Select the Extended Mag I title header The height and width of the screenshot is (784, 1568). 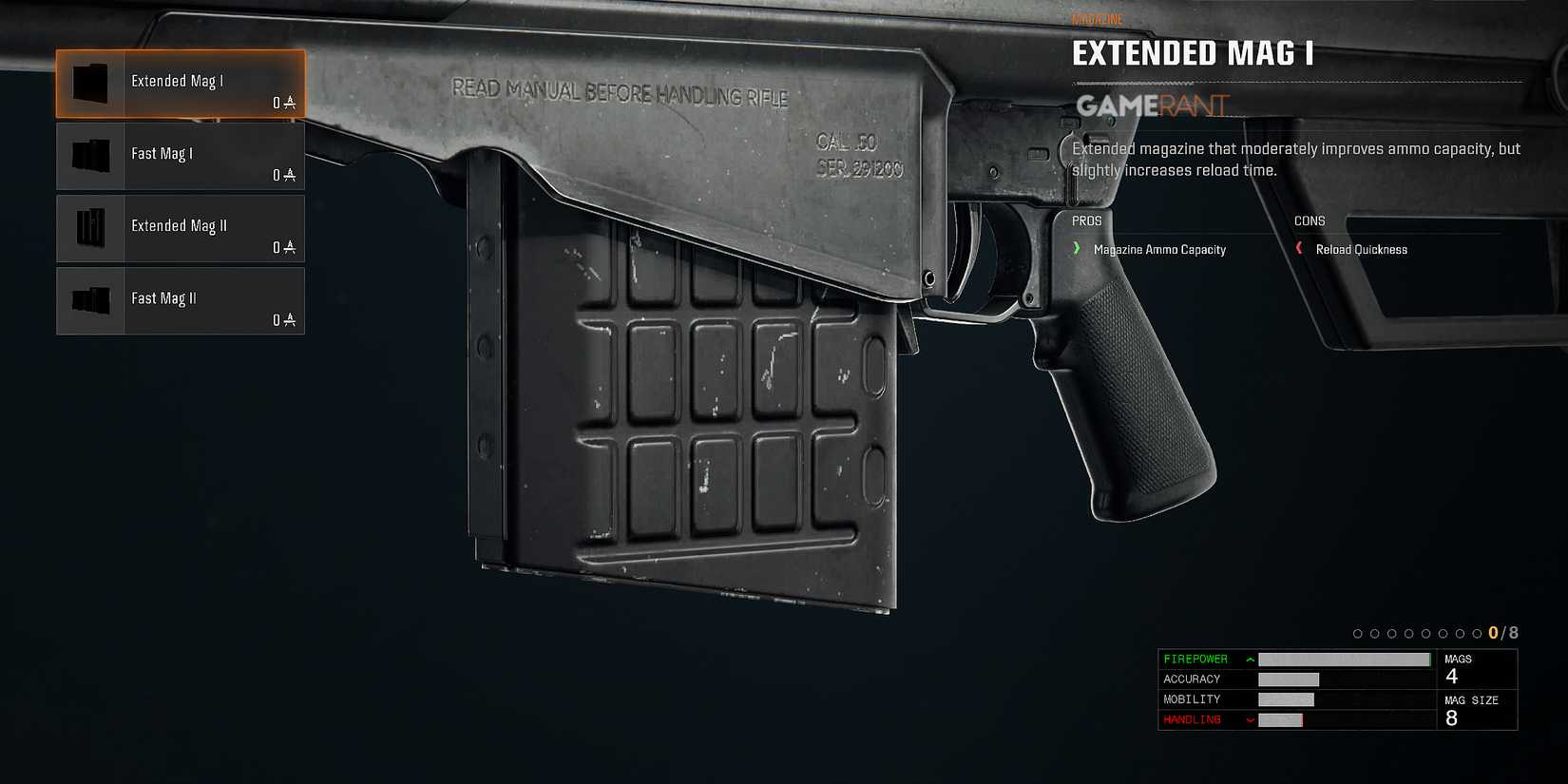click(x=1194, y=53)
